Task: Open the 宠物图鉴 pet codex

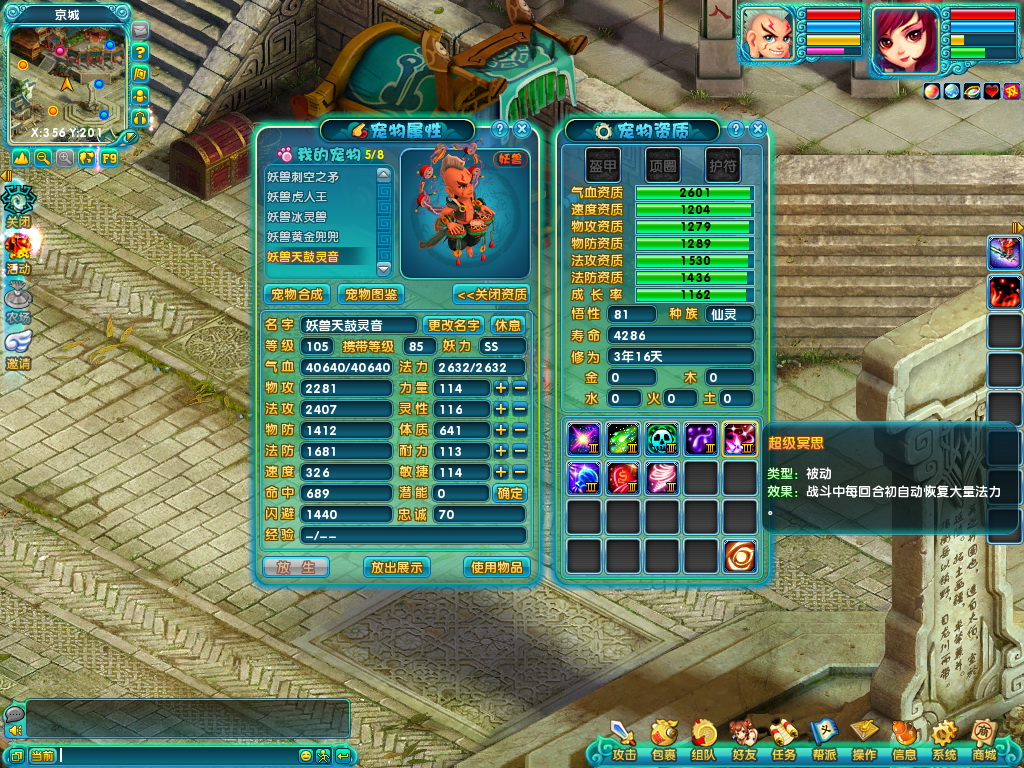Action: click(x=370, y=294)
